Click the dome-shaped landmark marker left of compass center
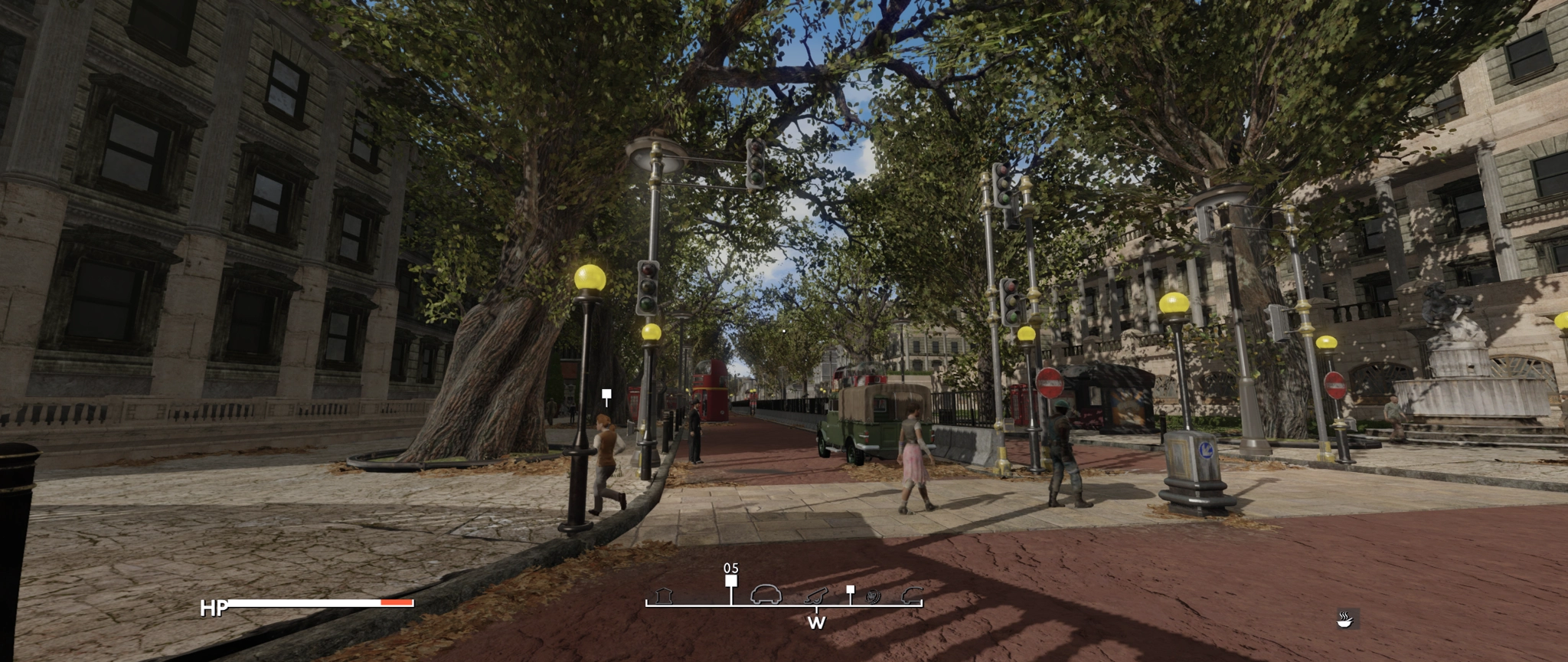 point(766,595)
